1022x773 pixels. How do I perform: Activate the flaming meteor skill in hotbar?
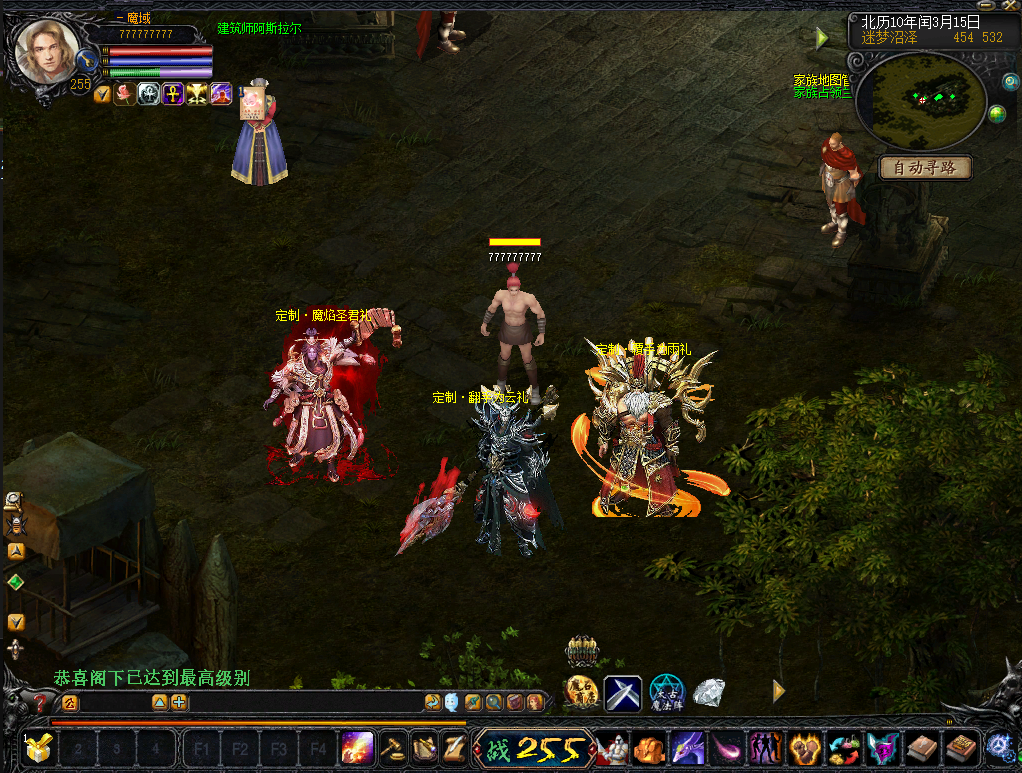(357, 747)
